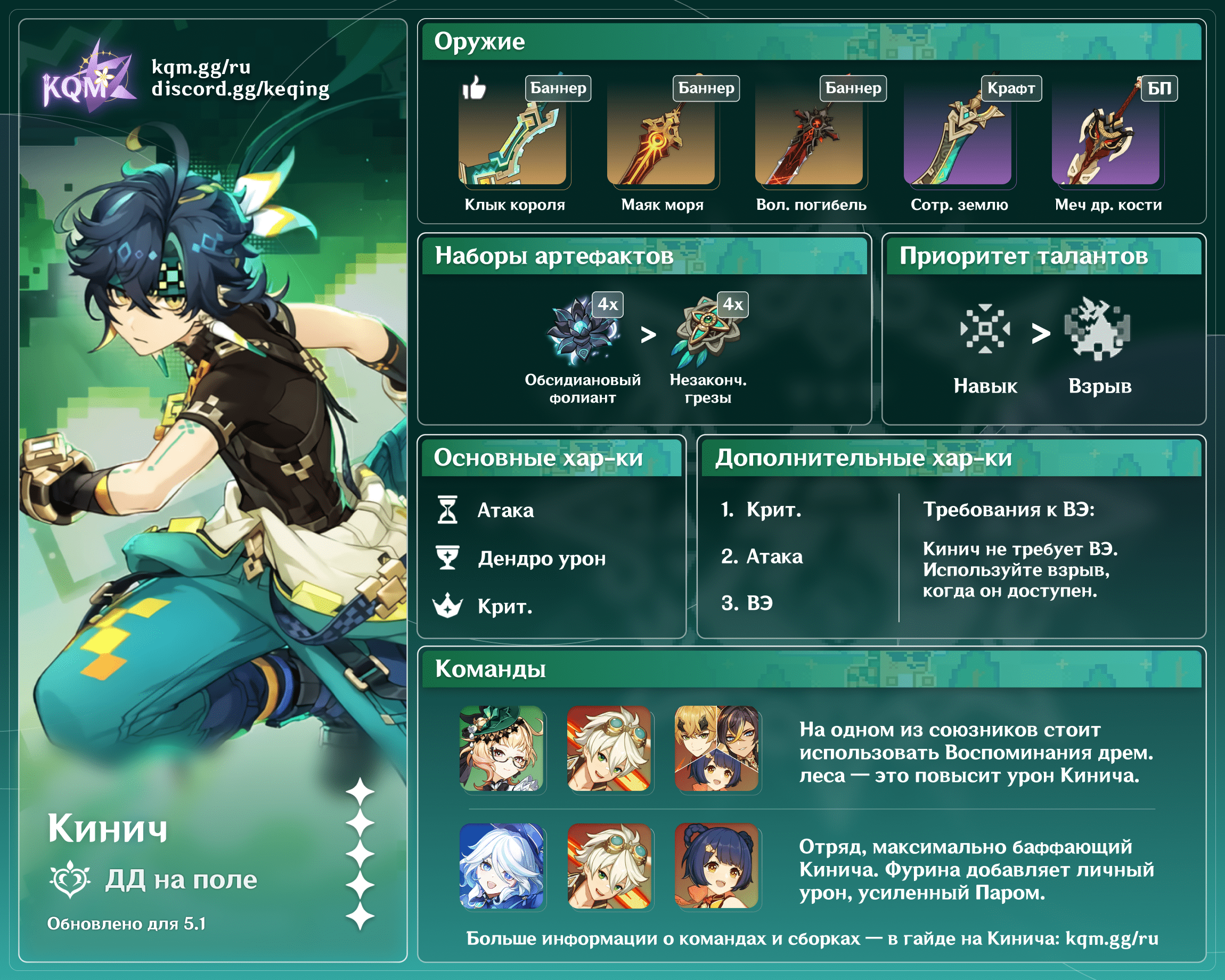Select the craftable Сотр. землю claymore
Viewport: 1225px width, 980px height.
pyautogui.click(x=958, y=143)
